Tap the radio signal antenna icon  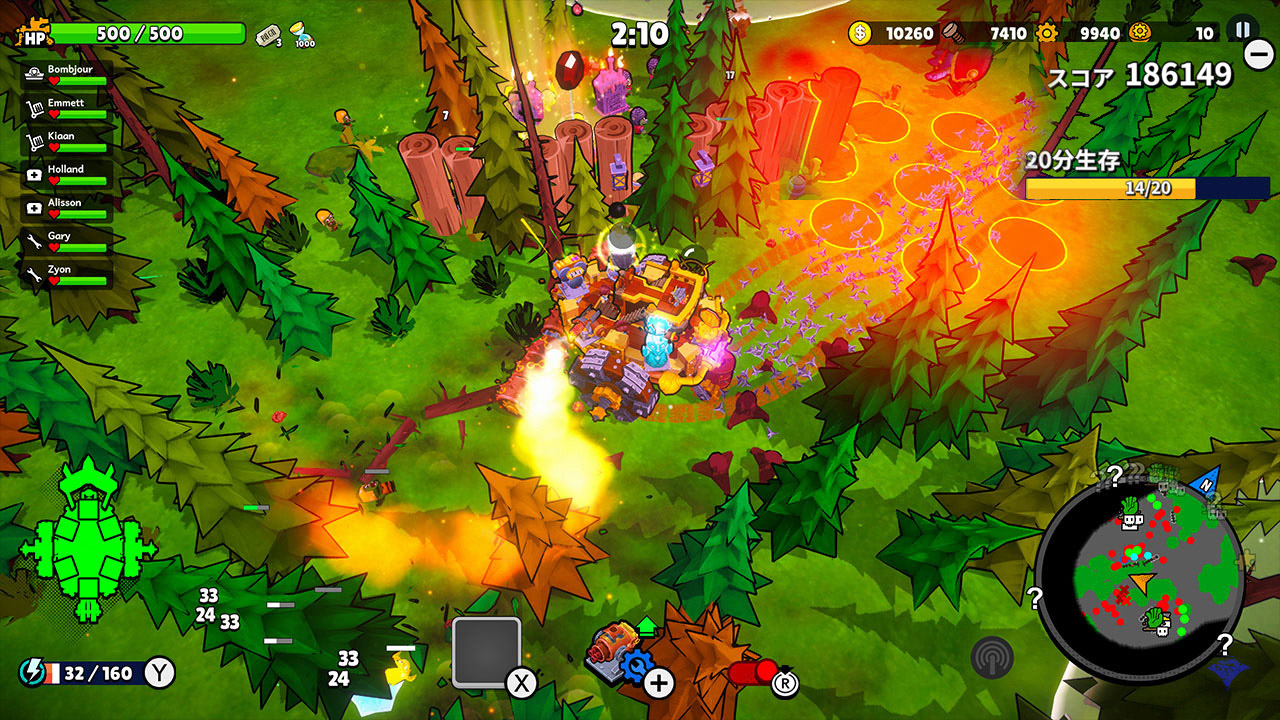pos(992,657)
